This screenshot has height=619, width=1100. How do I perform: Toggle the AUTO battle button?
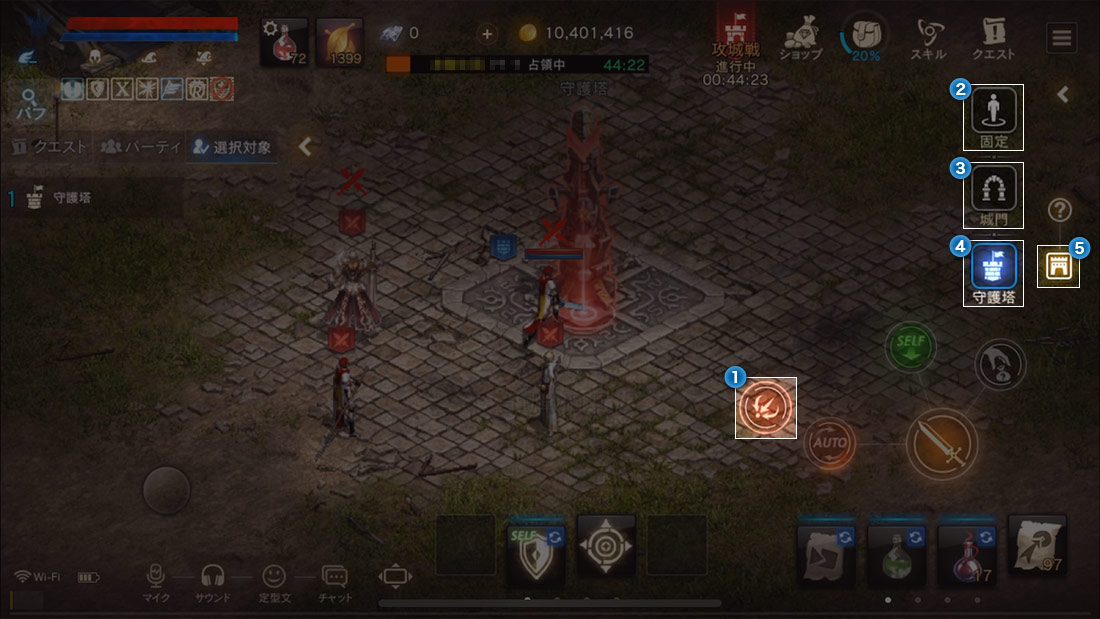click(830, 441)
